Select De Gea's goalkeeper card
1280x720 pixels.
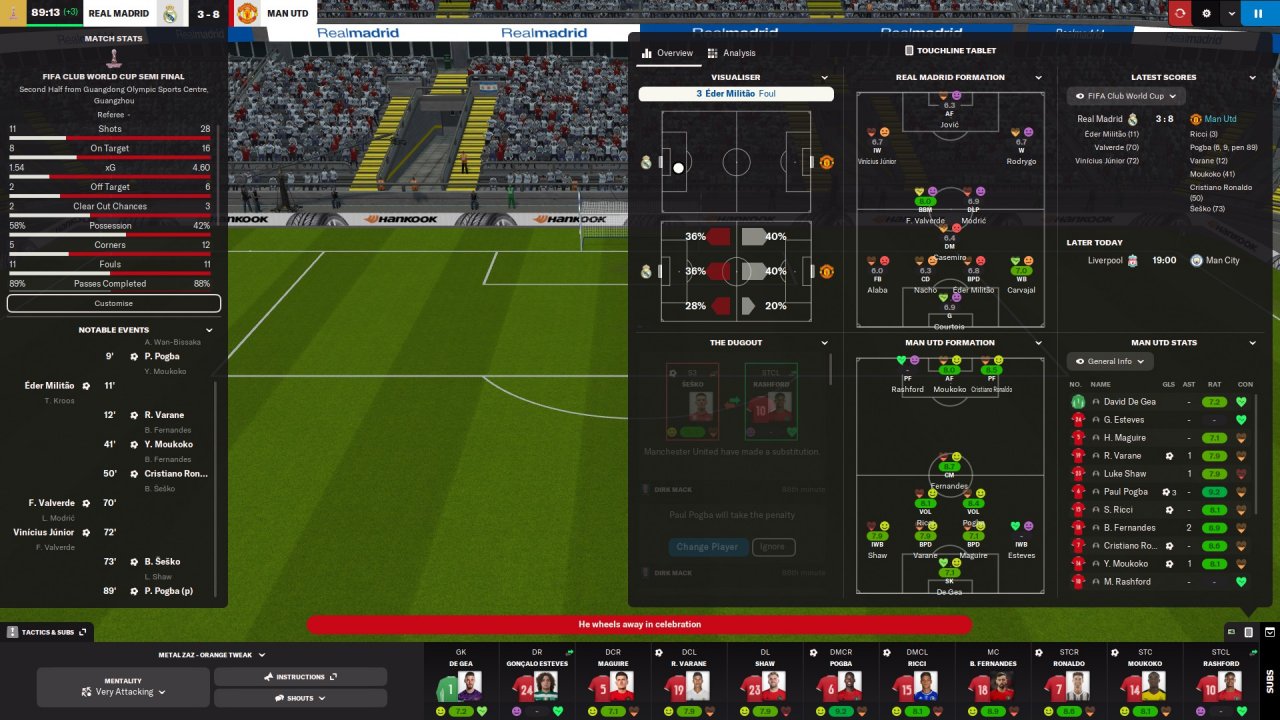click(461, 680)
